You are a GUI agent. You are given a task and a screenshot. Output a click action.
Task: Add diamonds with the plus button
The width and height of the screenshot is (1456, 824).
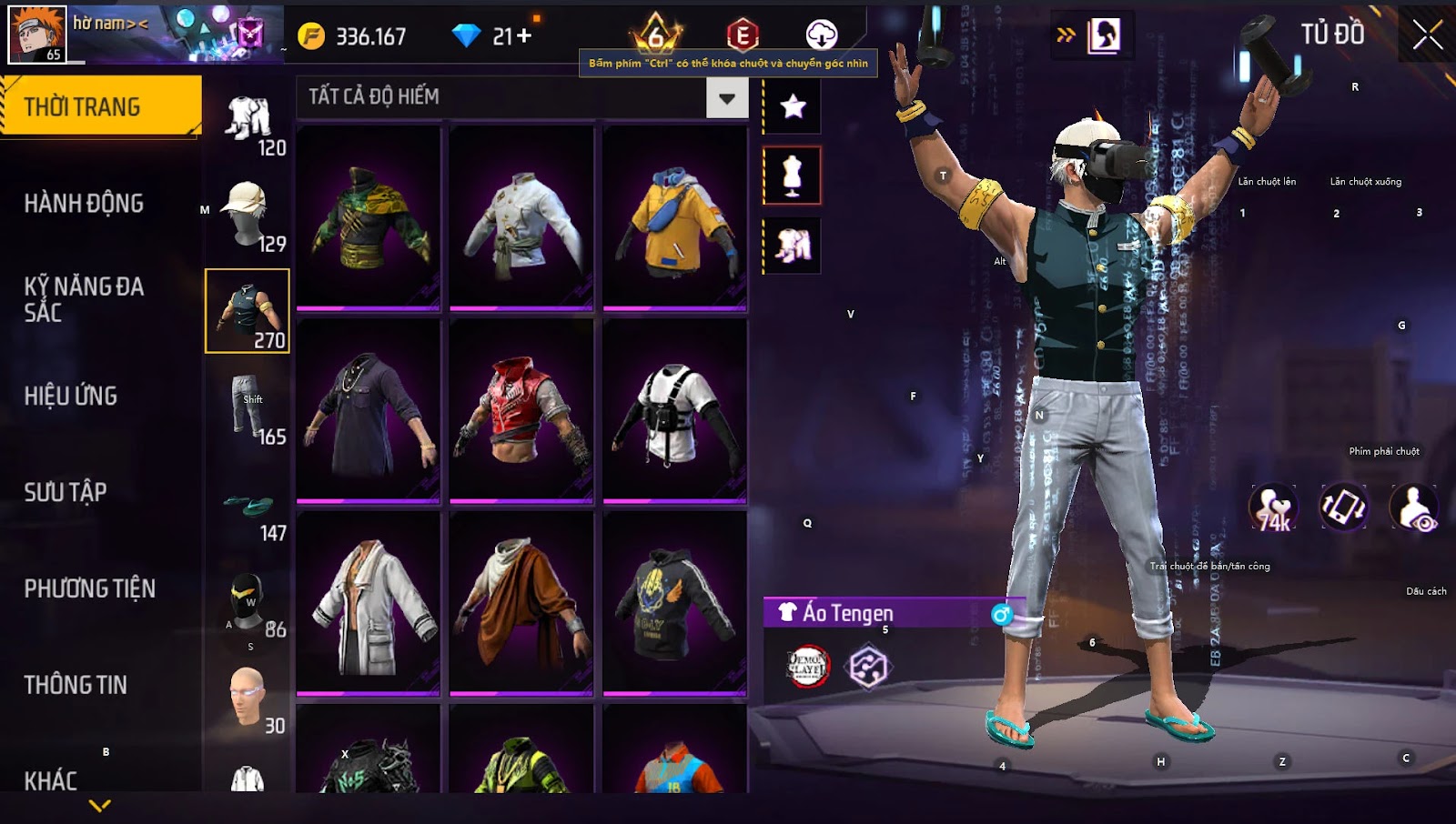(524, 35)
